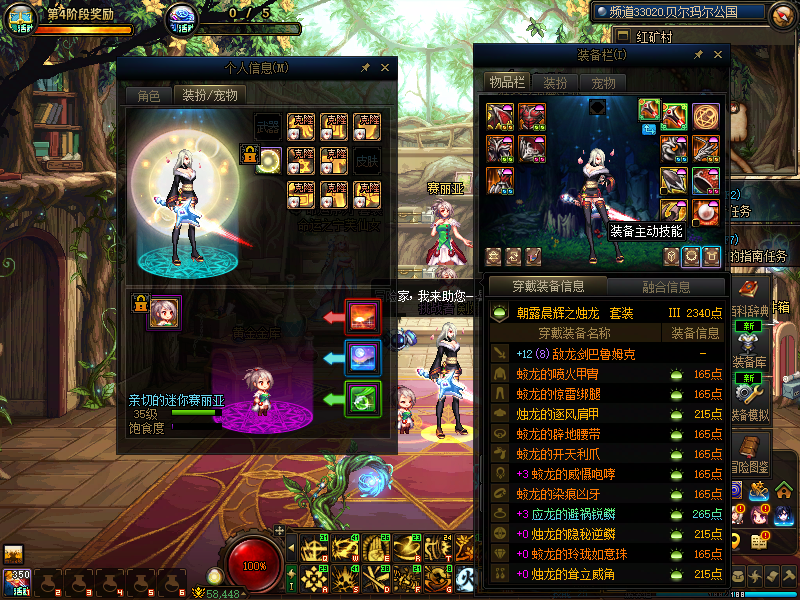Click the green swirl pet skill icon

click(362, 399)
